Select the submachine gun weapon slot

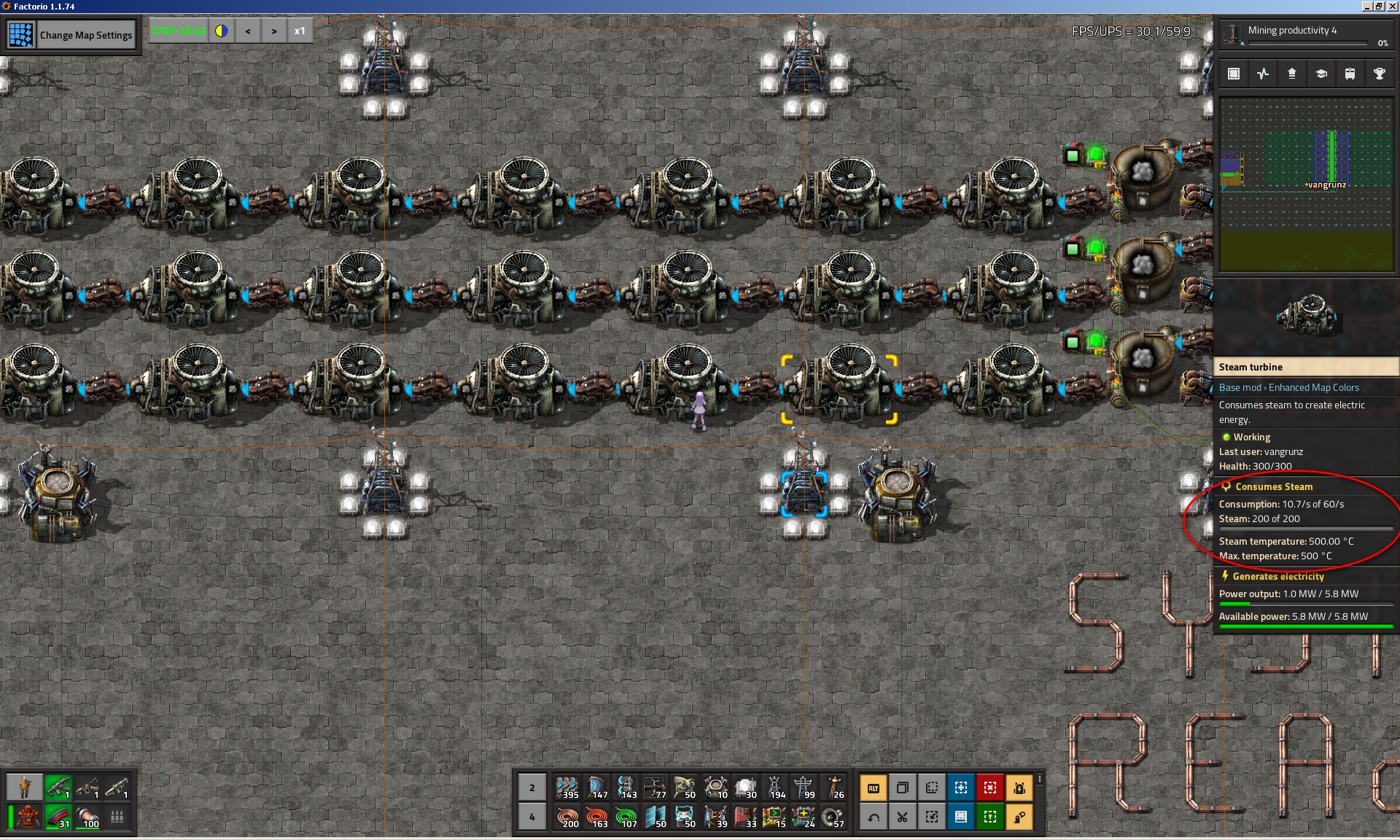pyautogui.click(x=58, y=787)
